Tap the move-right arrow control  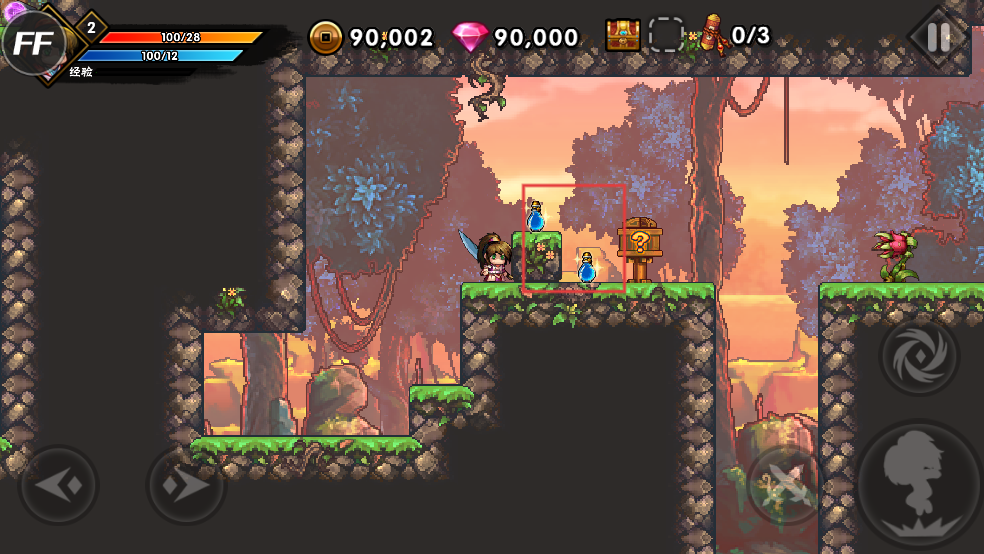[x=186, y=486]
